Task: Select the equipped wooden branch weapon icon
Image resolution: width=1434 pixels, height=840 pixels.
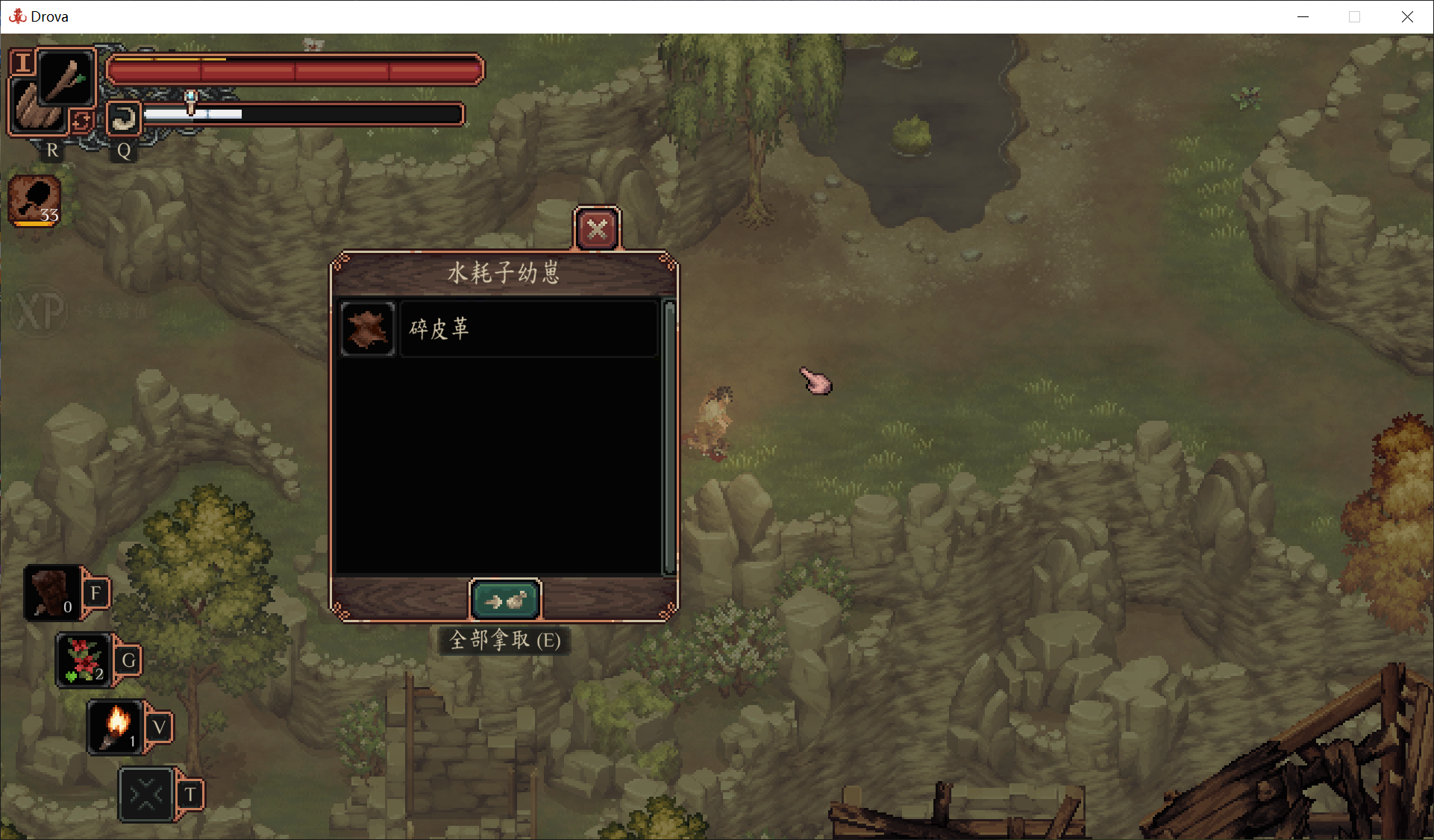Action: (x=66, y=78)
